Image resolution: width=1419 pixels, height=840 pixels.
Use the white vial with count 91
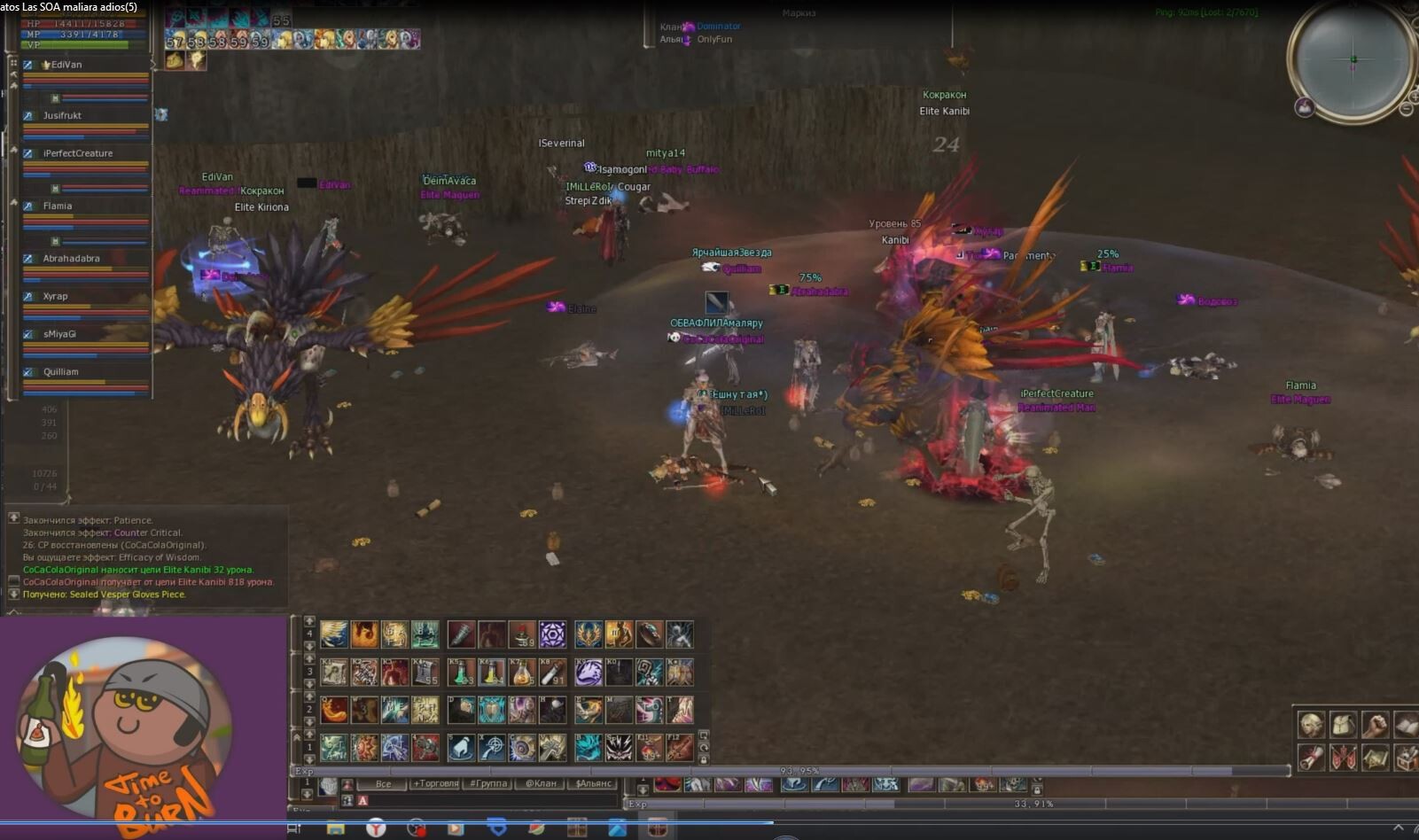pos(552,673)
